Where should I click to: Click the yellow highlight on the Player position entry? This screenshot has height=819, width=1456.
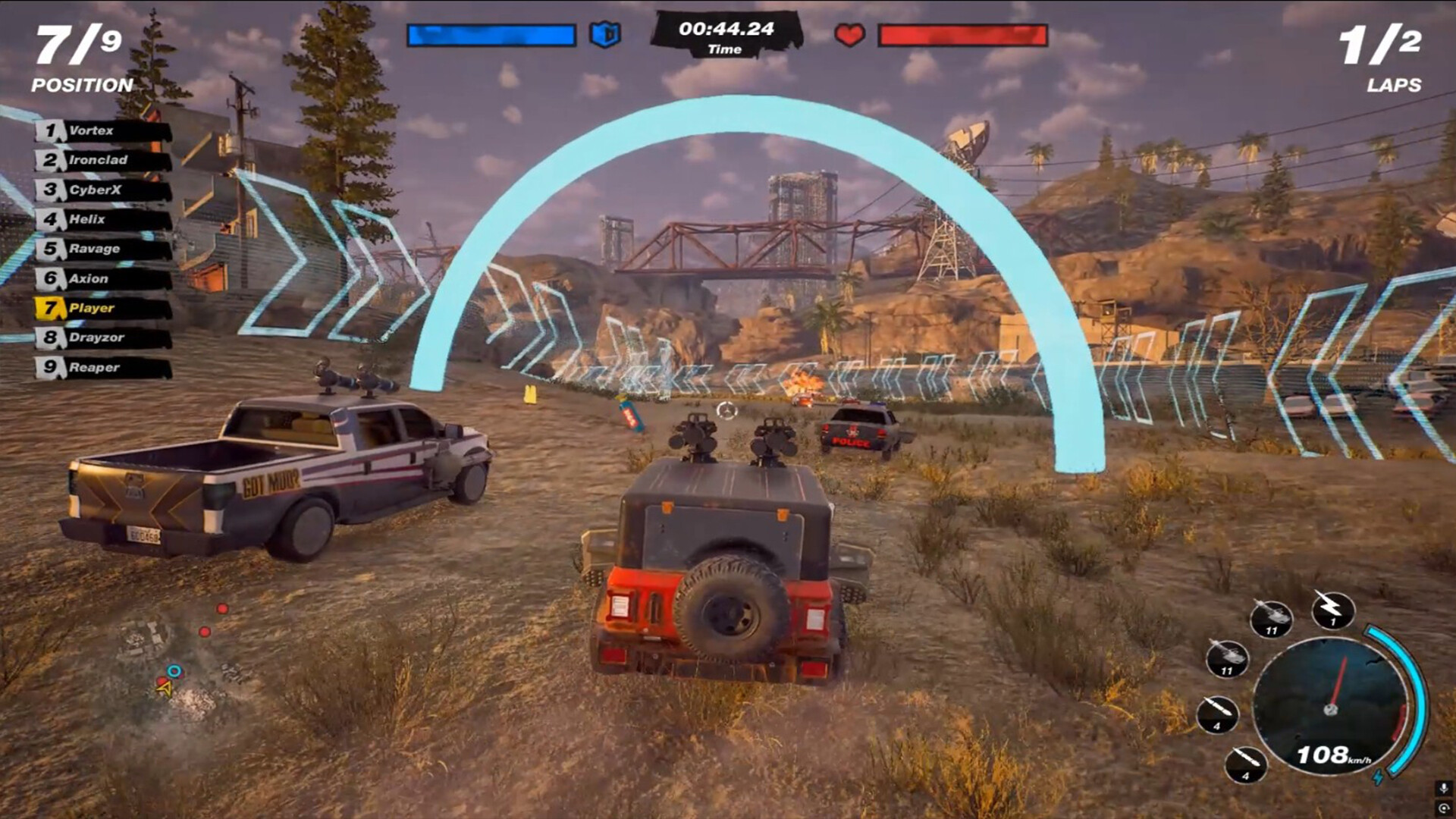pyautogui.click(x=51, y=309)
